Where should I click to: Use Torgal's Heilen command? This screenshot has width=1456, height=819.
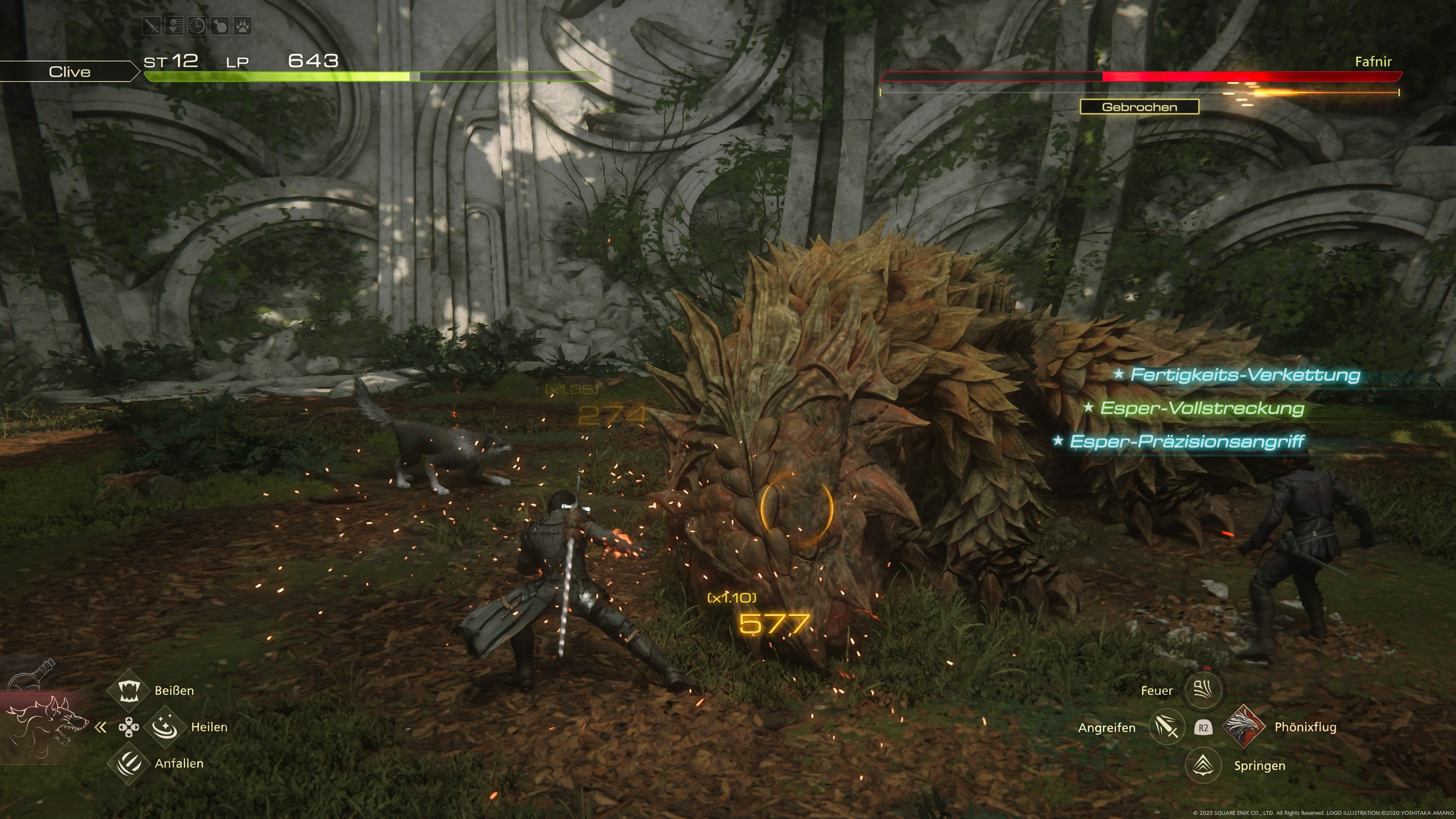pyautogui.click(x=165, y=727)
